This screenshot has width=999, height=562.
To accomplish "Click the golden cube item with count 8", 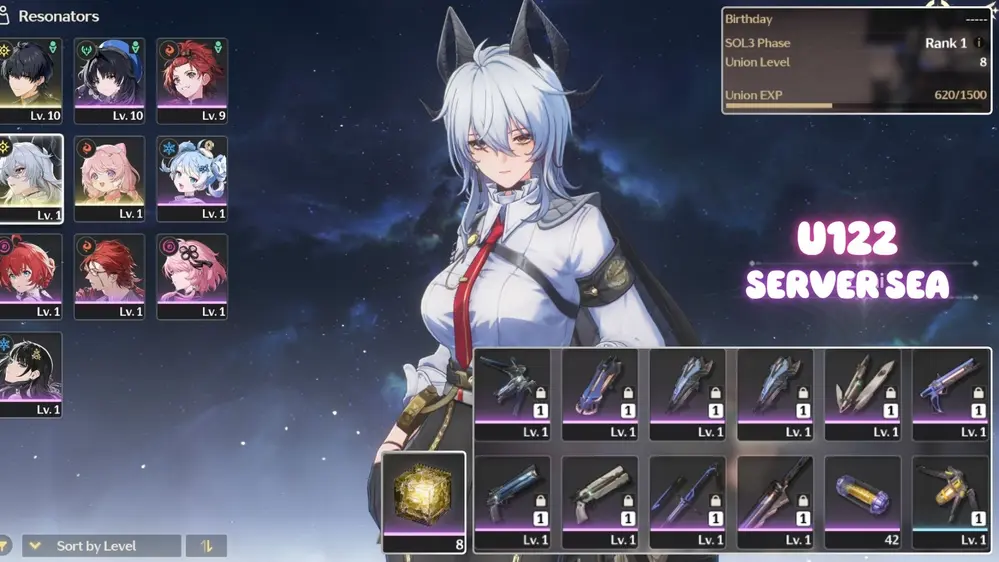I will click(424, 502).
